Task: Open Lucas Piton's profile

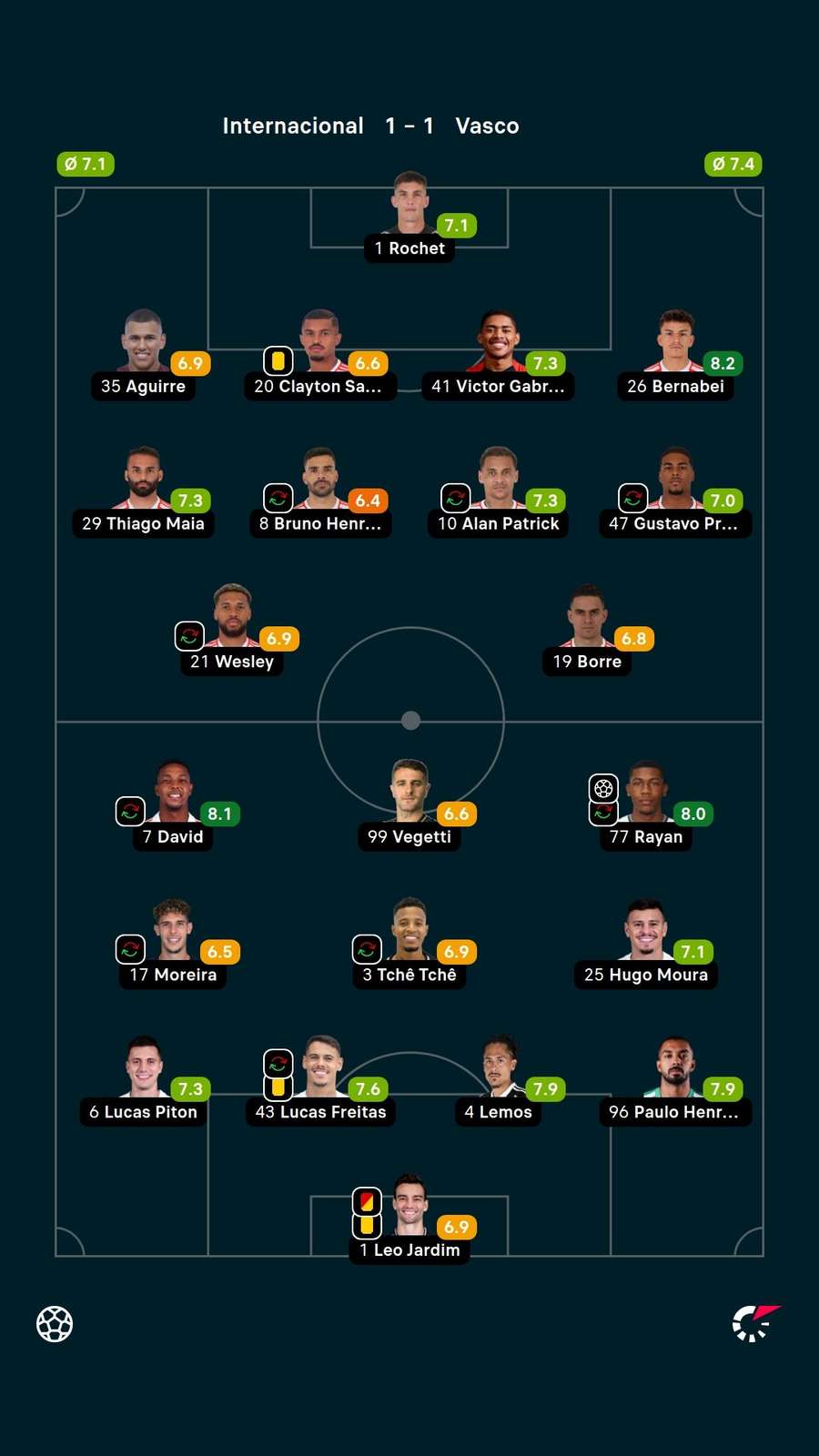Action: [x=143, y=1080]
